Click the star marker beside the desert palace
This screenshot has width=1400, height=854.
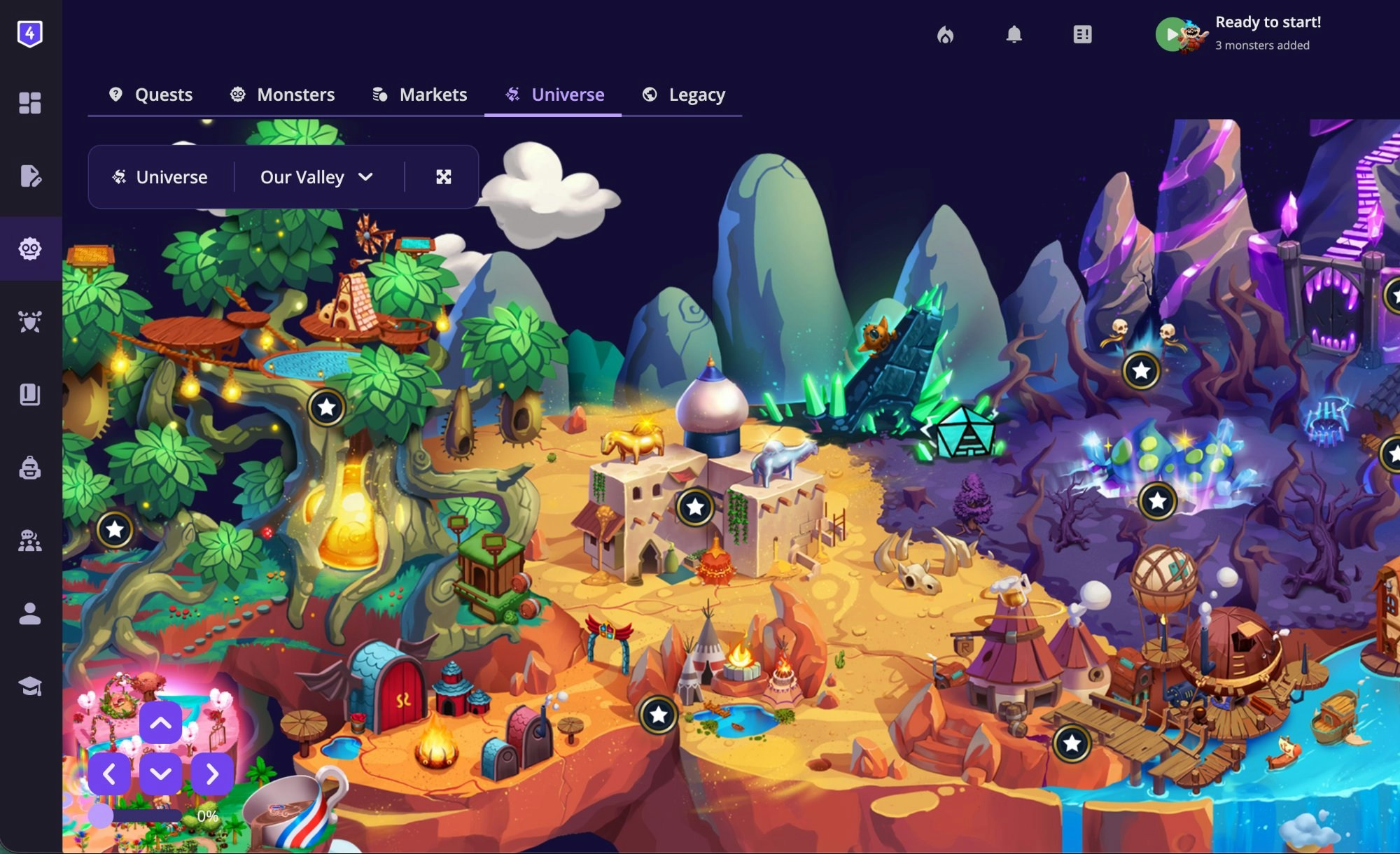click(x=694, y=505)
